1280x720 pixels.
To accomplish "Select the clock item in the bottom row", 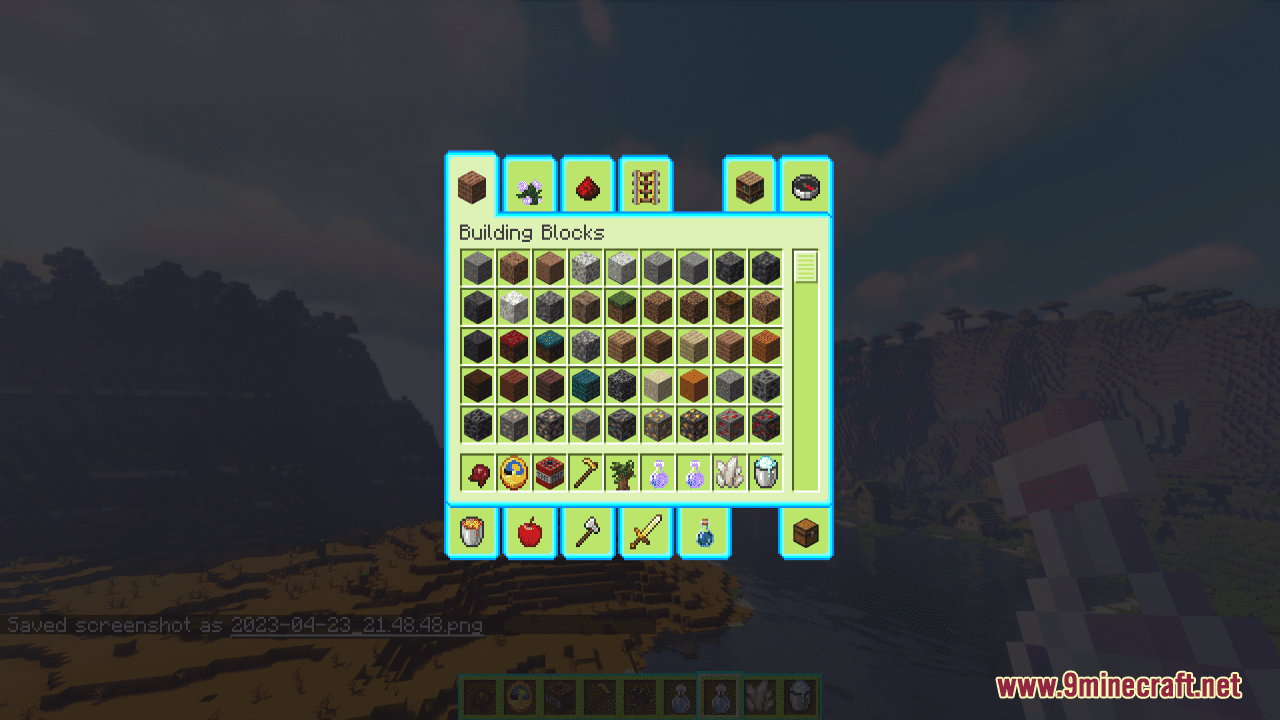I will (x=512, y=472).
